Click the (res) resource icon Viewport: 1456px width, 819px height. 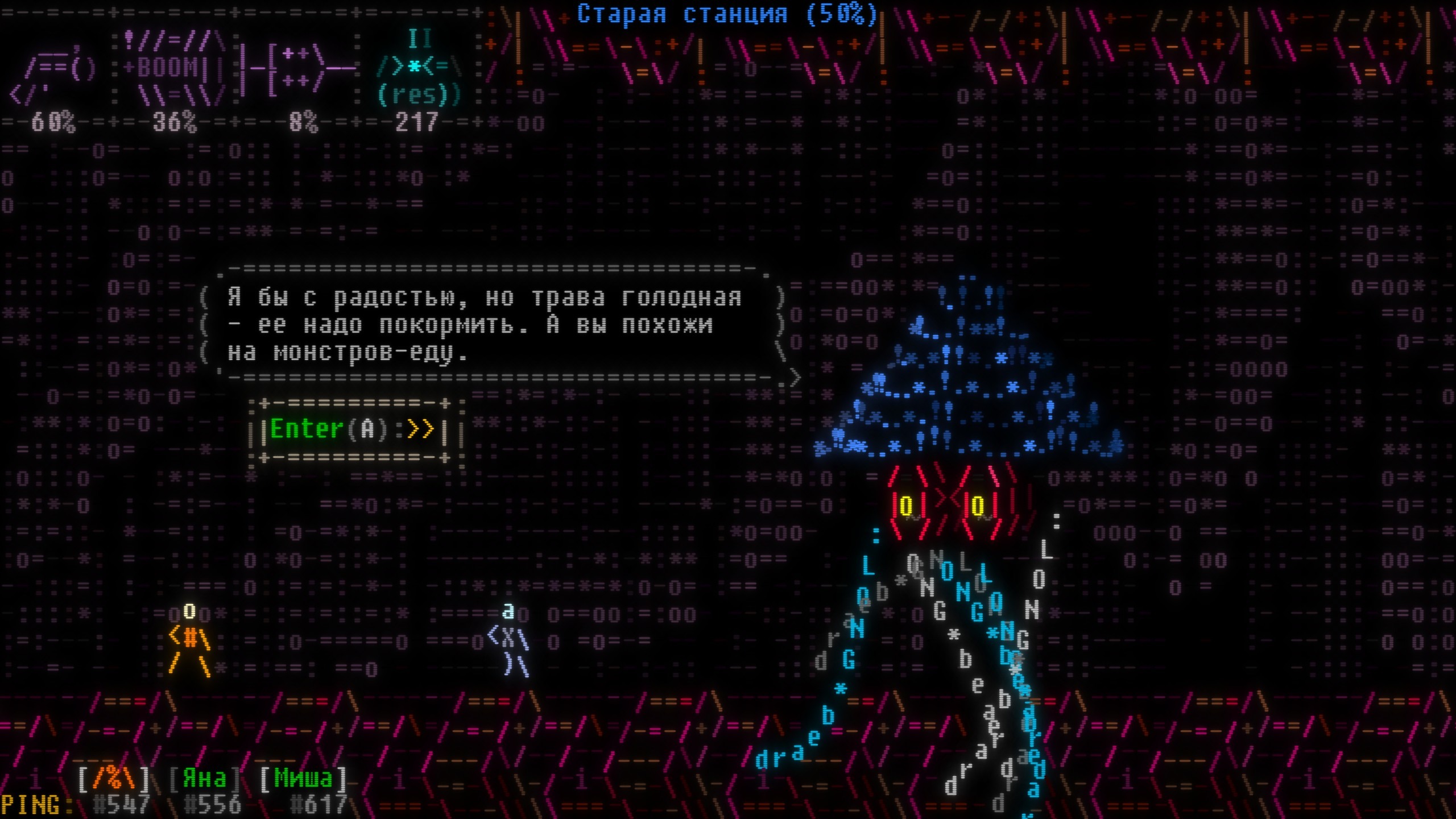[420, 71]
